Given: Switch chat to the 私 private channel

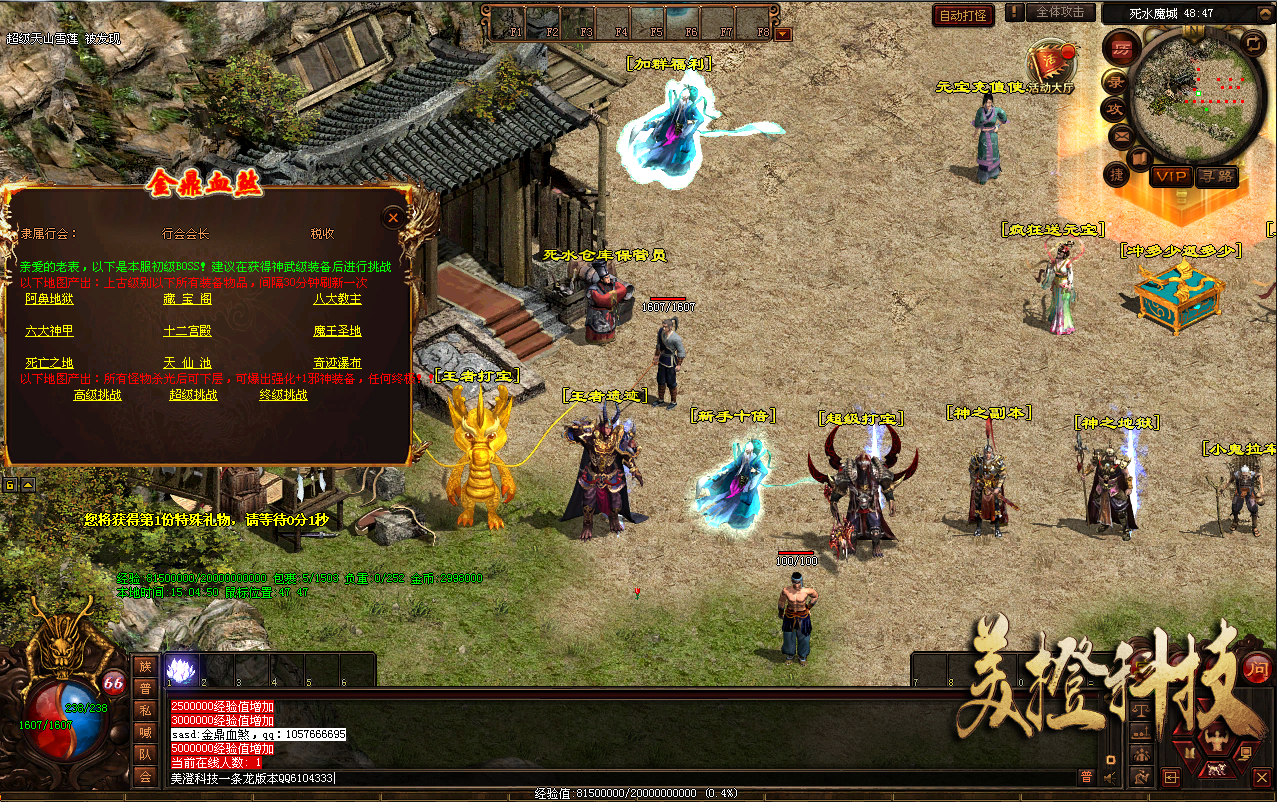Looking at the screenshot, I should point(145,711).
